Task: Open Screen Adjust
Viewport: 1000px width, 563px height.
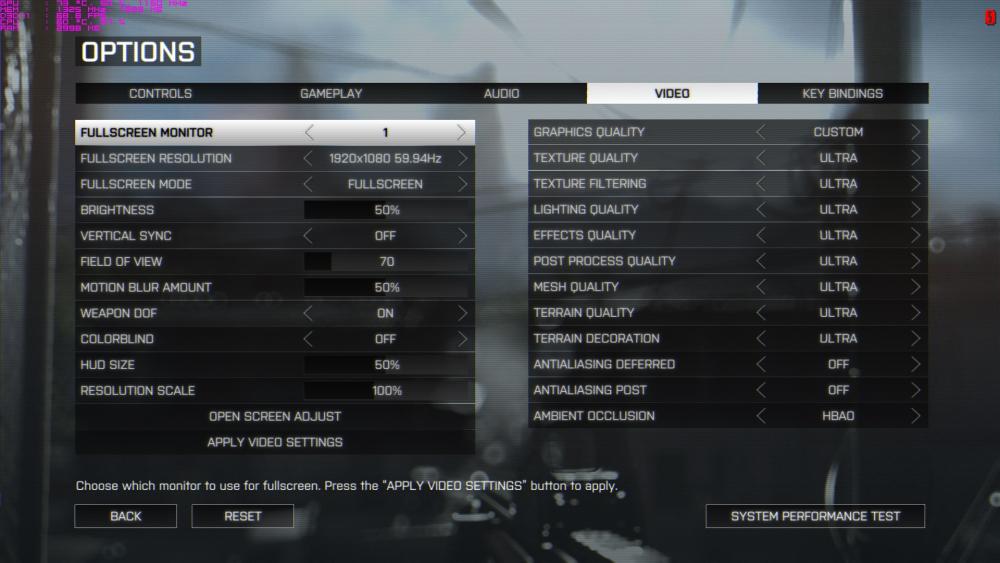Action: coord(275,416)
